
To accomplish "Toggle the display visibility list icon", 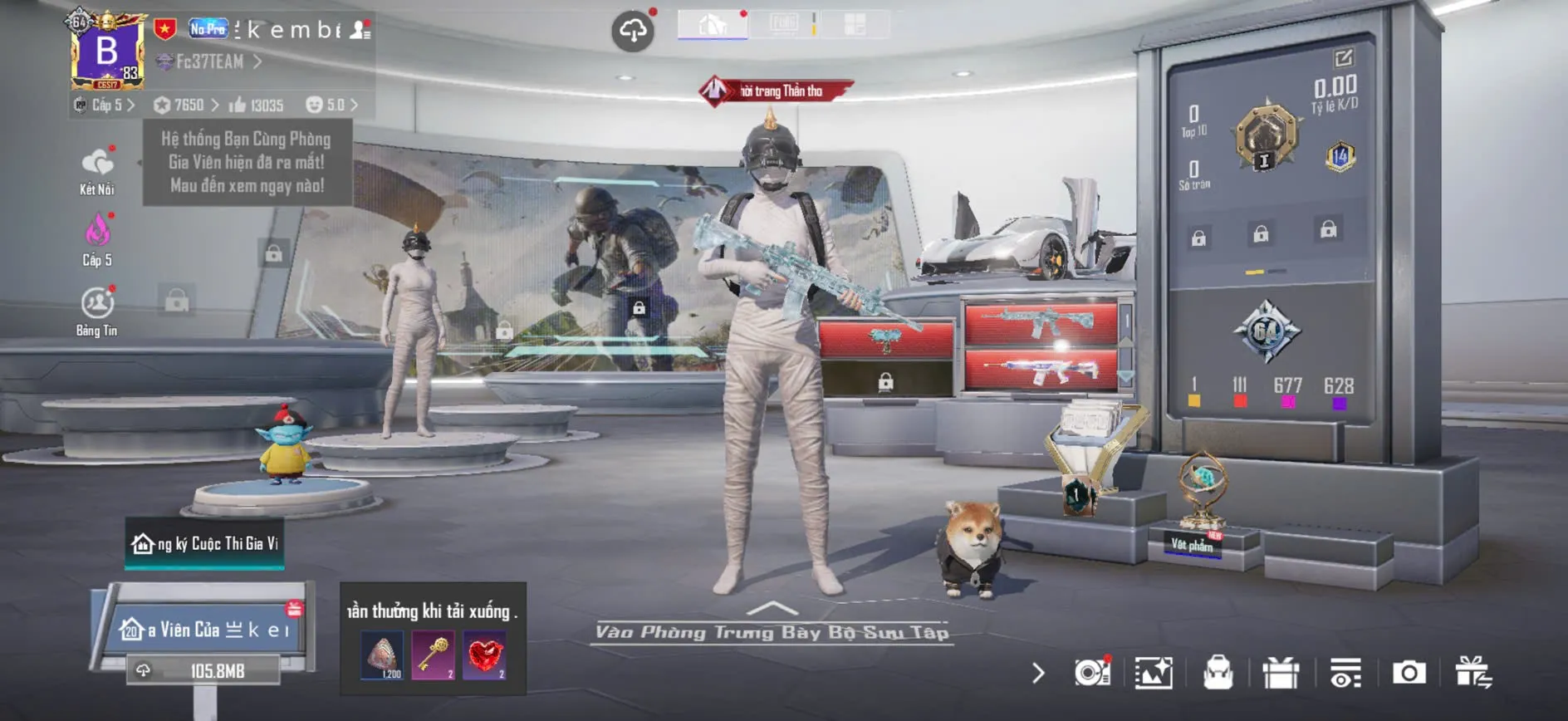I will pyautogui.click(x=1345, y=673).
